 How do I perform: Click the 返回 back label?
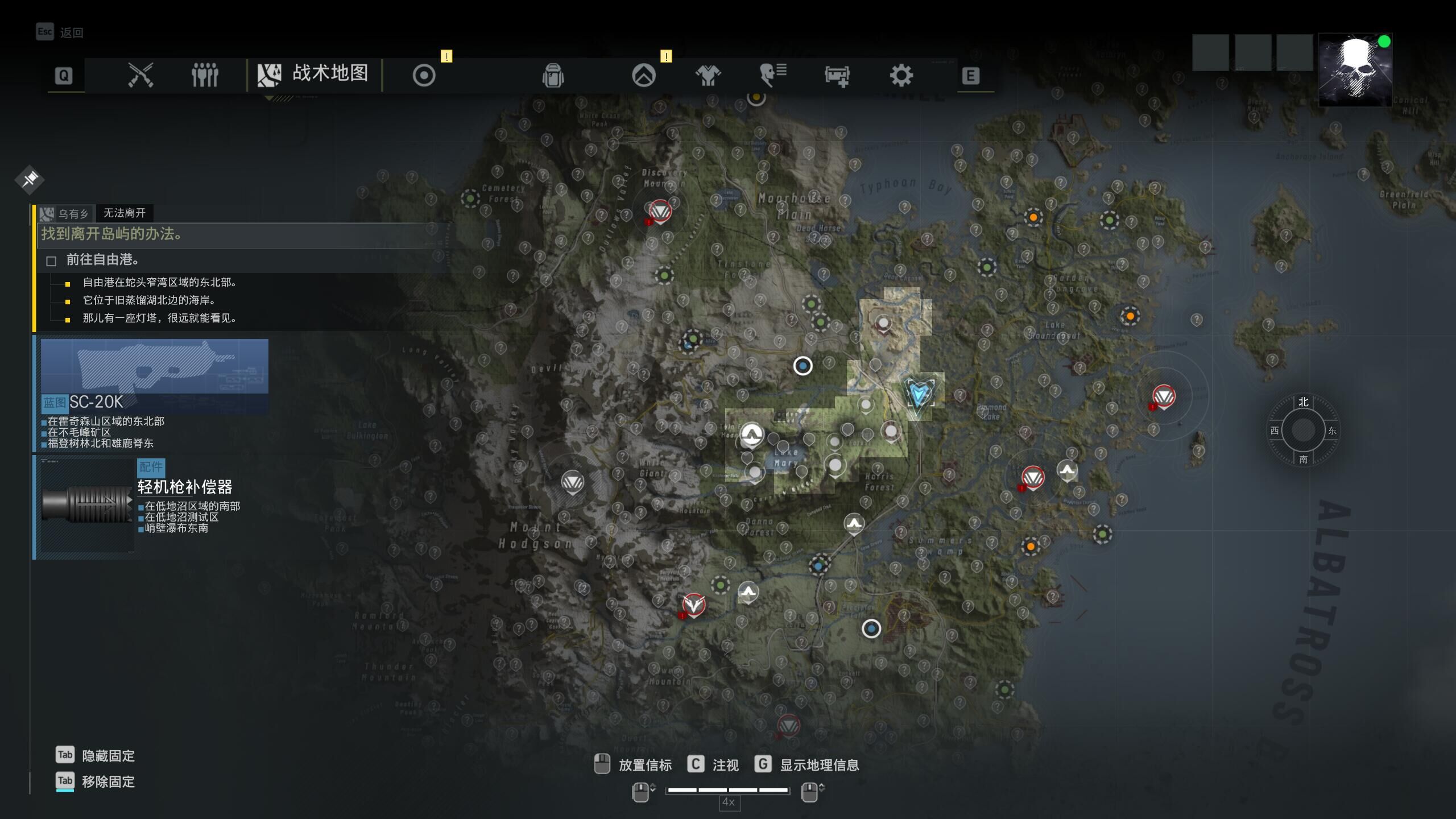(x=72, y=33)
